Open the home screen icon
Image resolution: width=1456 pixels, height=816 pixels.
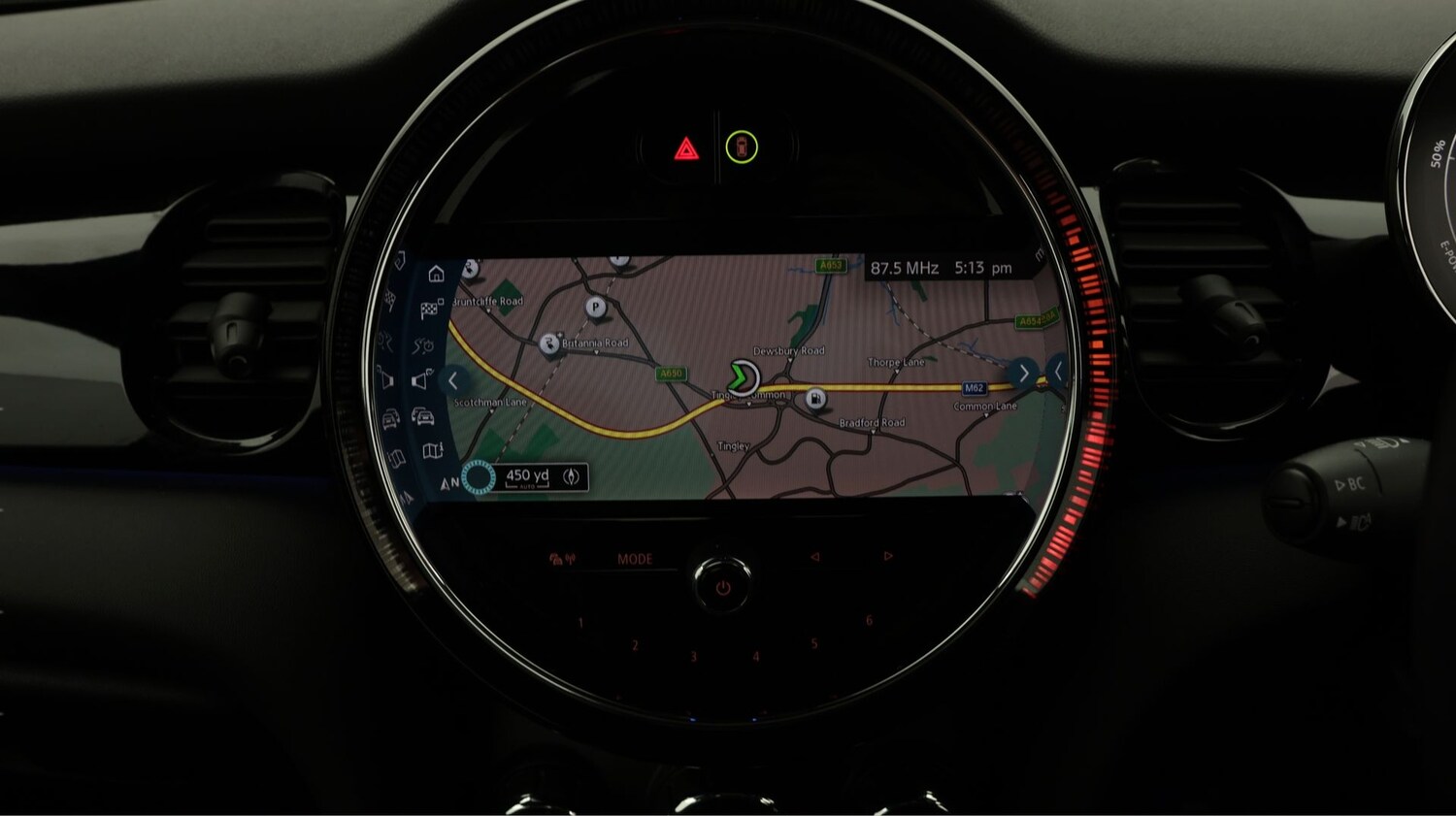tap(437, 275)
